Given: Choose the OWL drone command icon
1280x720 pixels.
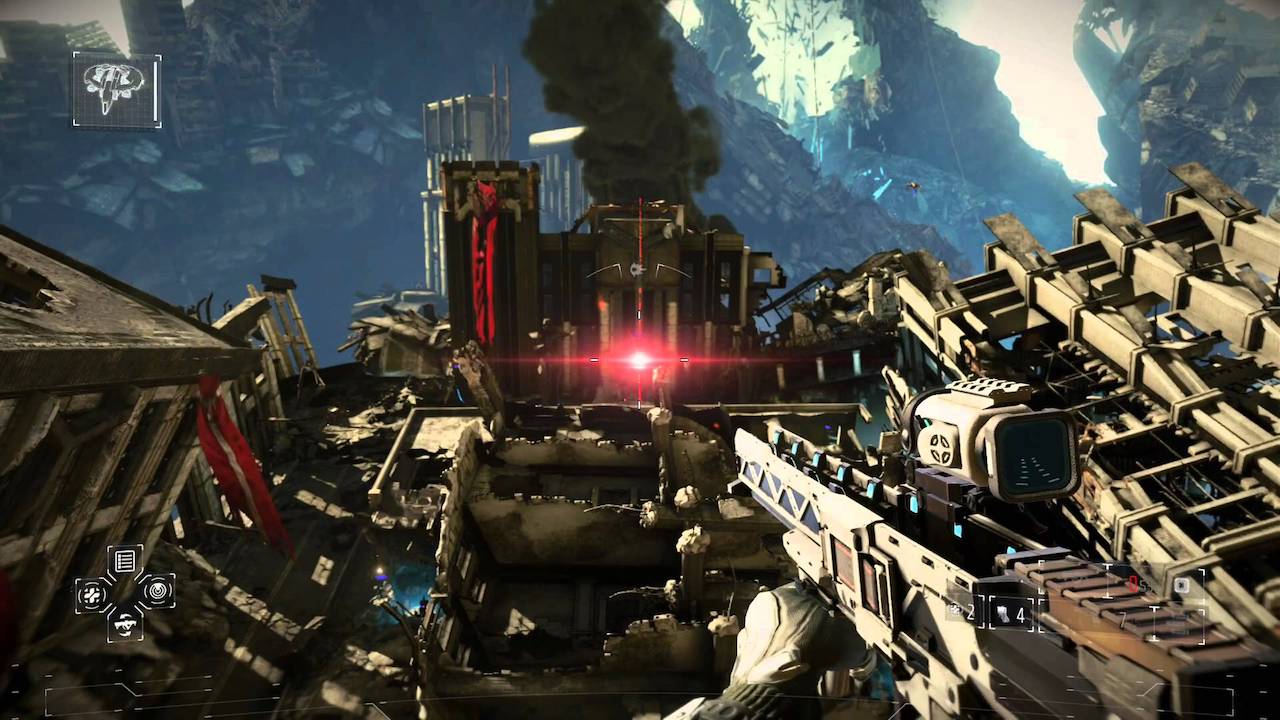Looking at the screenshot, I should click(x=125, y=624).
